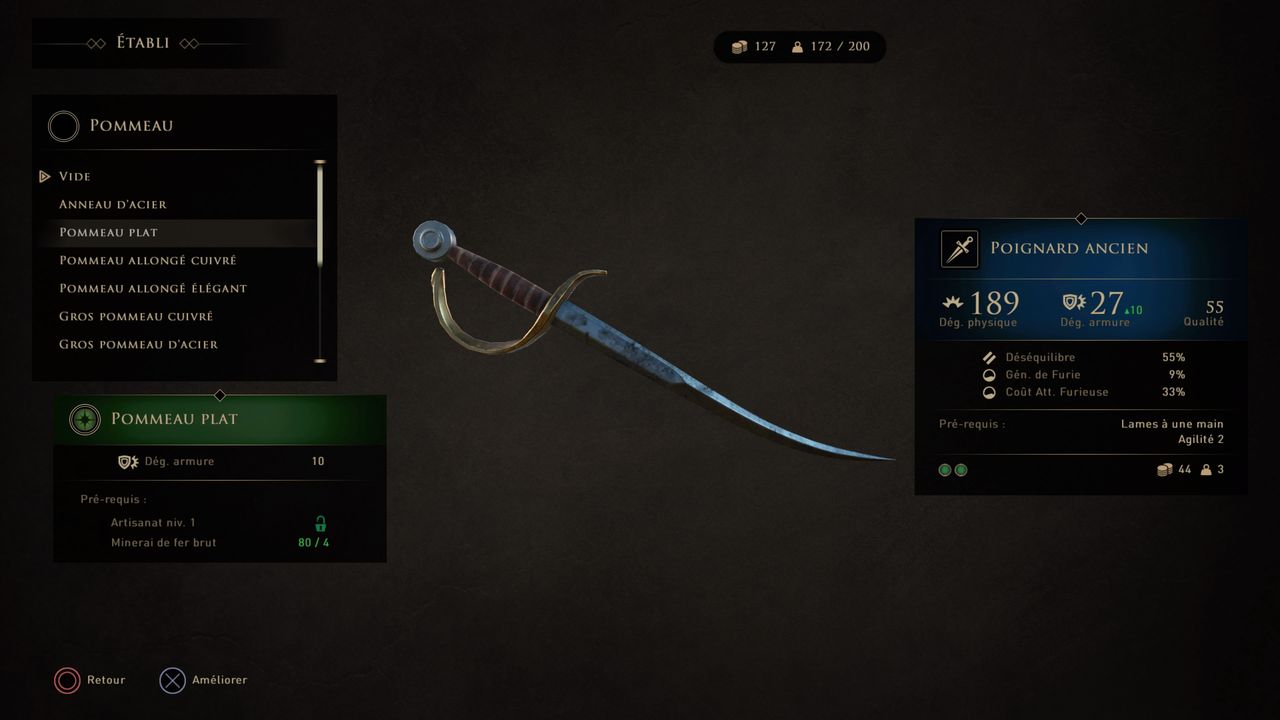This screenshot has height=720, width=1280.
Task: Select Gros pommeau cuivré
Action: tap(136, 316)
